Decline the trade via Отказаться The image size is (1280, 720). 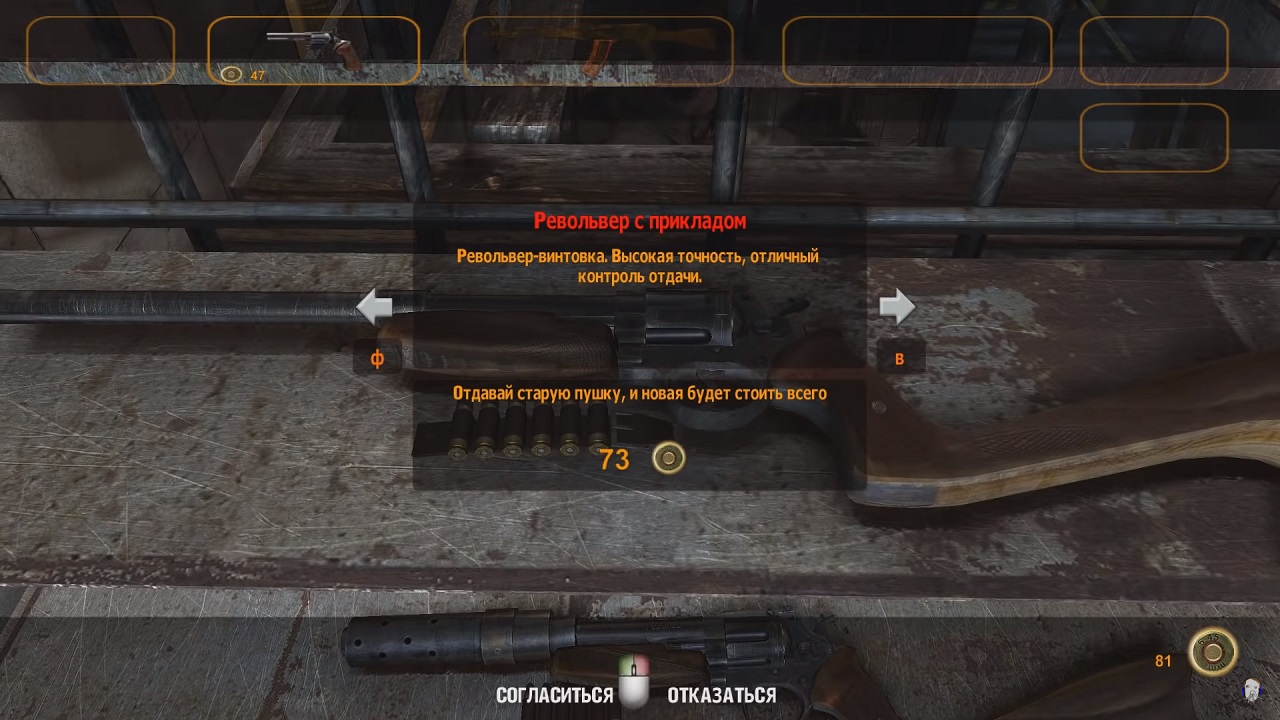tap(721, 695)
